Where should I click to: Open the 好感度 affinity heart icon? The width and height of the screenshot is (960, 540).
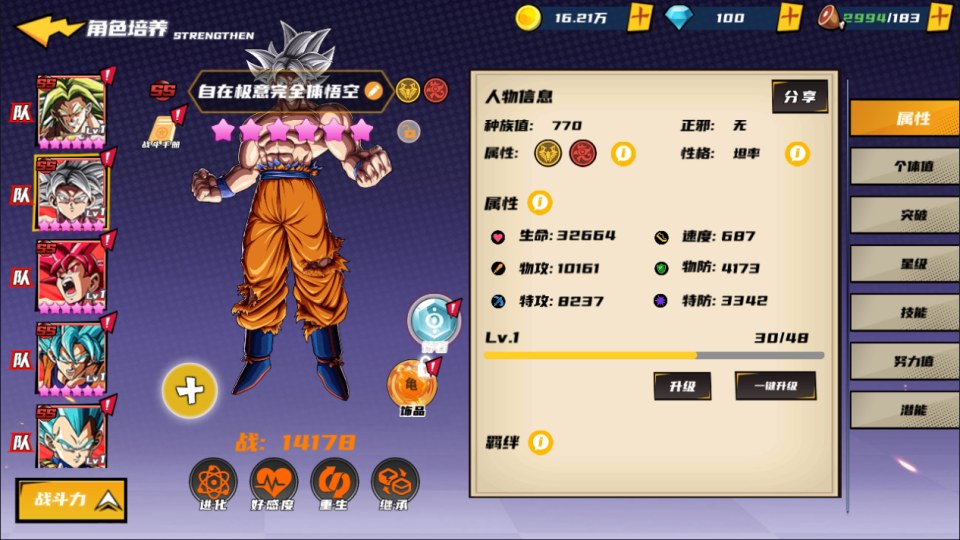274,484
